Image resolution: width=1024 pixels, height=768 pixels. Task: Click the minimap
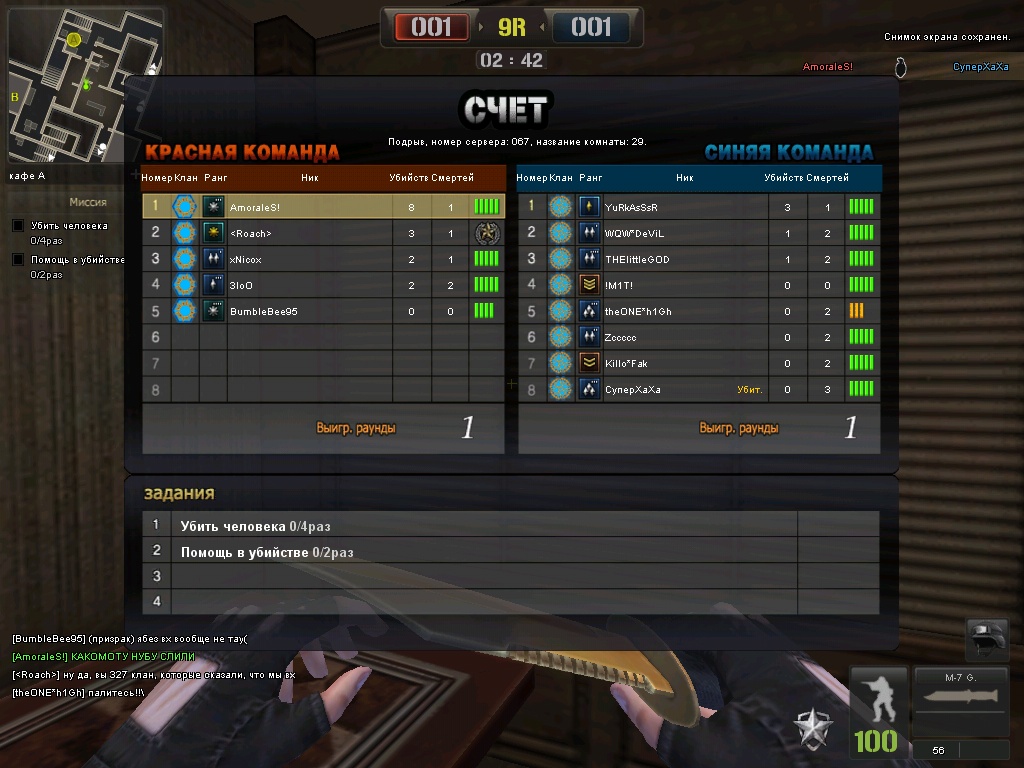[x=85, y=85]
